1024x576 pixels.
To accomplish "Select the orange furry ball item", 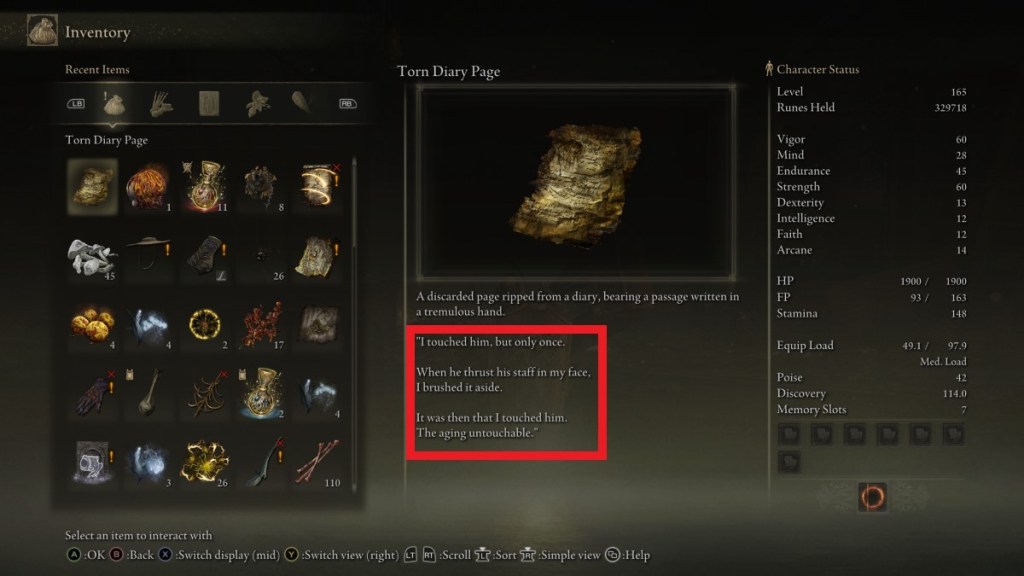I will [x=149, y=186].
